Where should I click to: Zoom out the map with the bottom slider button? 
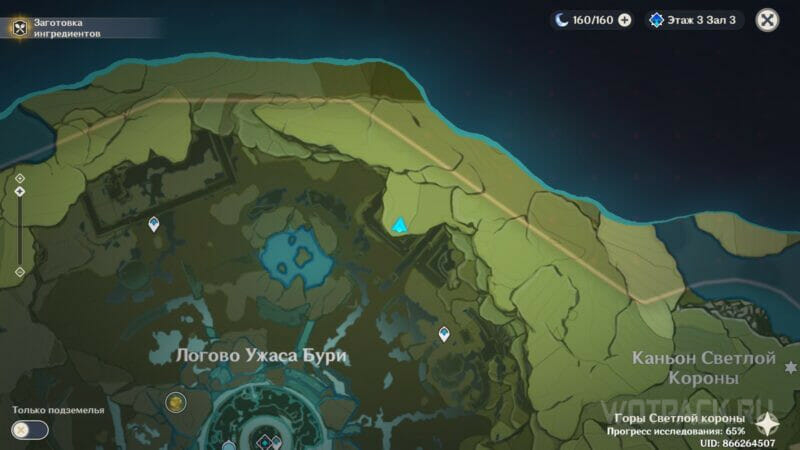pos(20,271)
